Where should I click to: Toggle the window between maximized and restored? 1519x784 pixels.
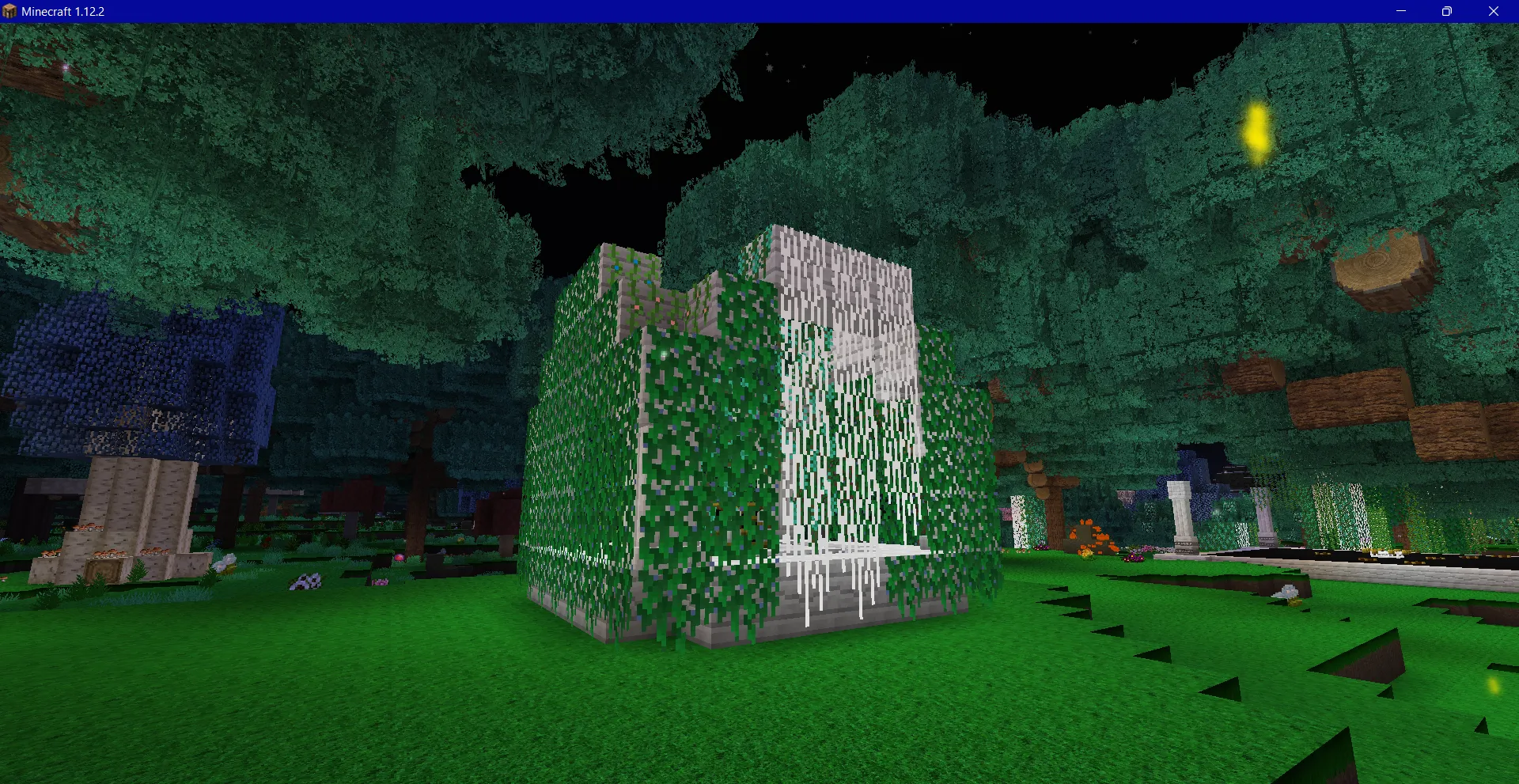1448,11
